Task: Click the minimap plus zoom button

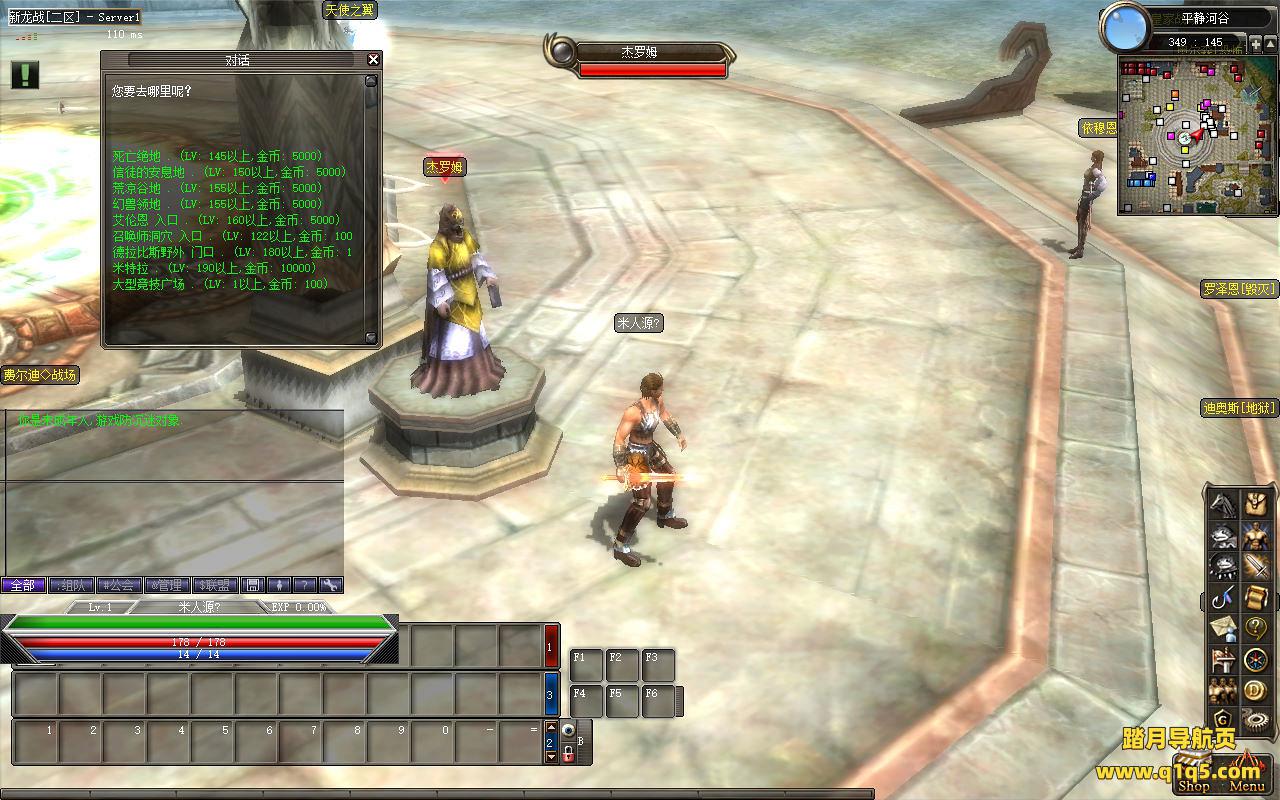Action: (x=1256, y=45)
